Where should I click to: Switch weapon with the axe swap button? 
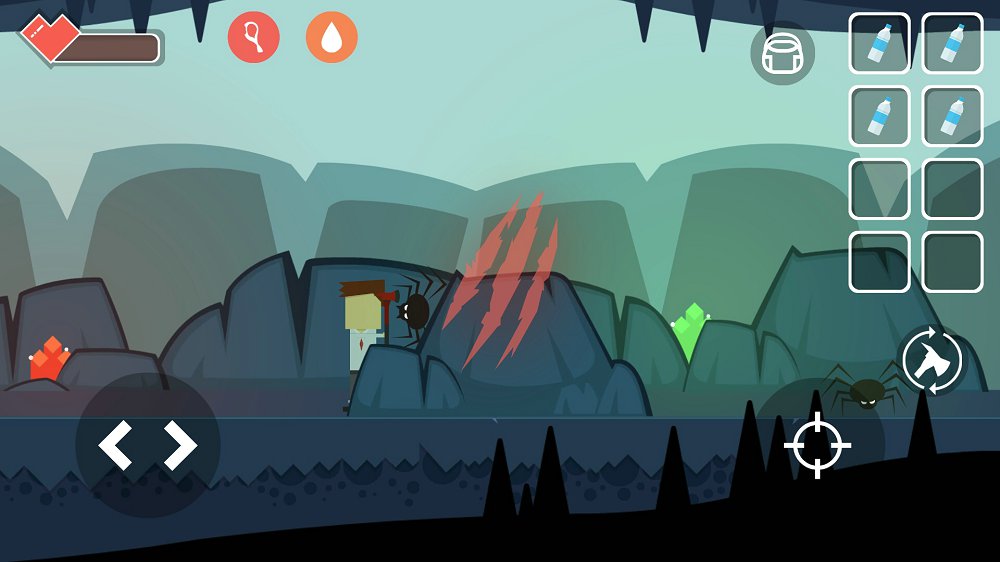(x=932, y=361)
